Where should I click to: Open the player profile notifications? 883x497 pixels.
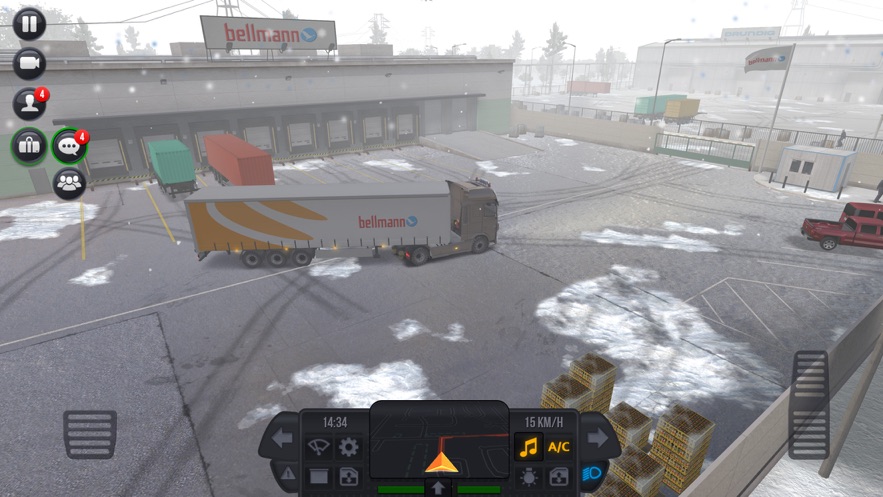pyautogui.click(x=29, y=103)
